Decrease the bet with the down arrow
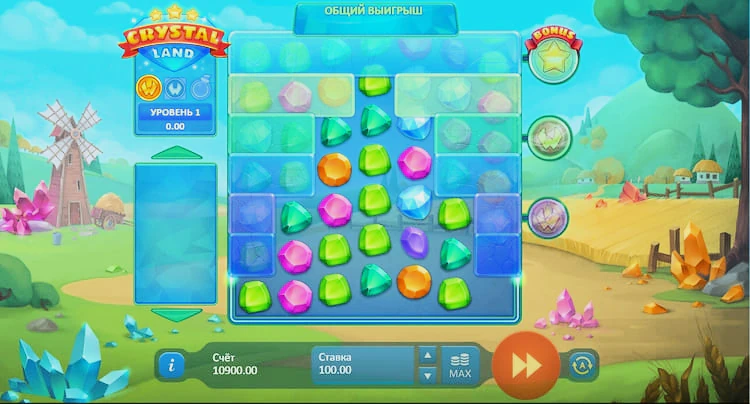 (x=427, y=375)
